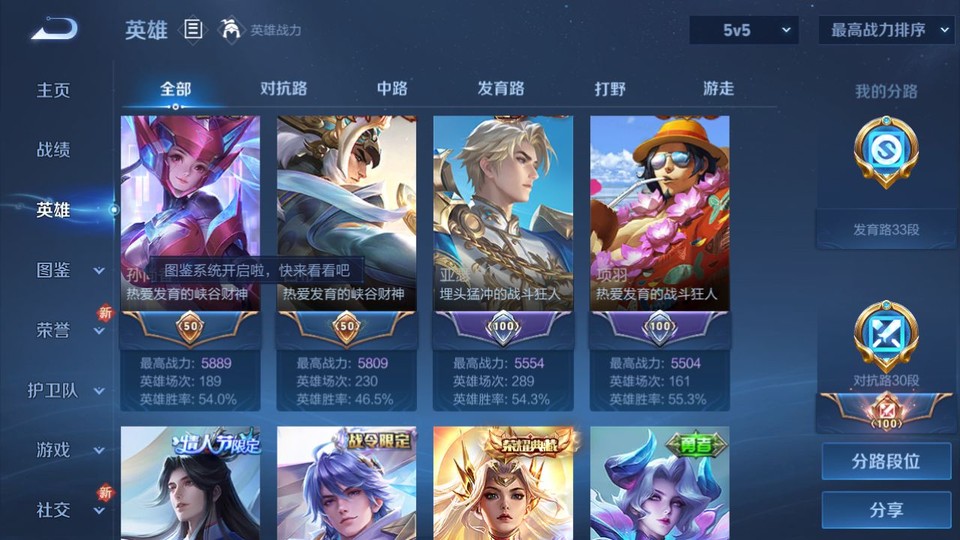Screen dimensions: 960x540
Task: Open the 最高战力排序 sorting dropdown
Action: tap(886, 30)
